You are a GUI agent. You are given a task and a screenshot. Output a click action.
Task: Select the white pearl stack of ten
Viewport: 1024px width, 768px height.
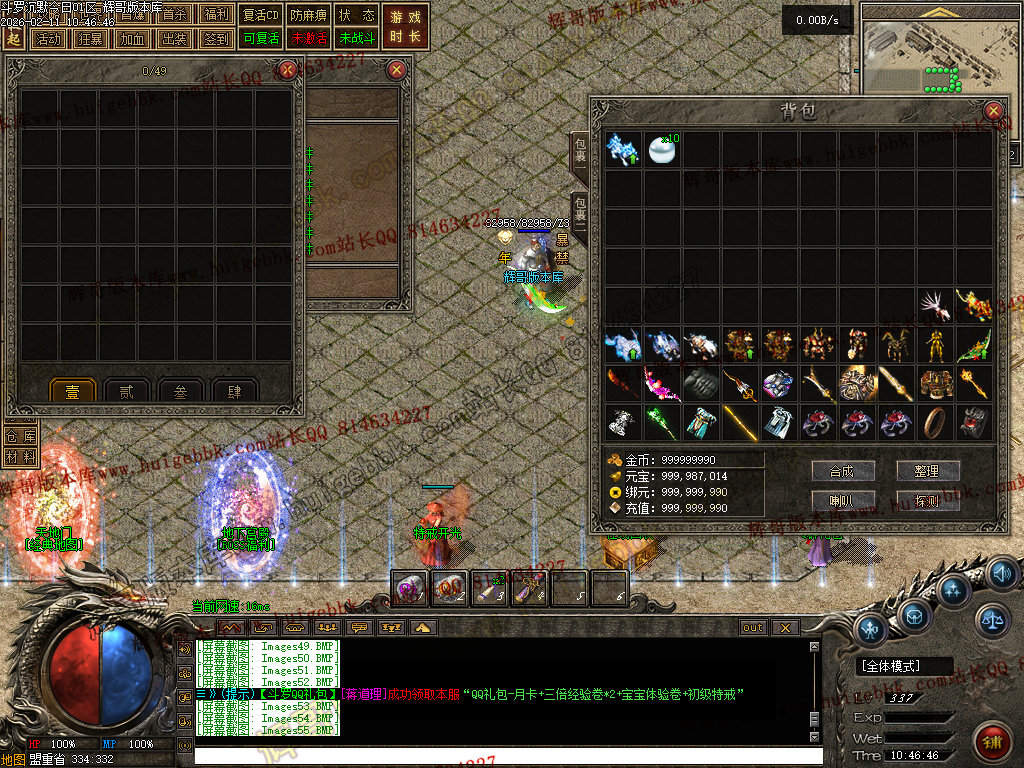coord(662,149)
